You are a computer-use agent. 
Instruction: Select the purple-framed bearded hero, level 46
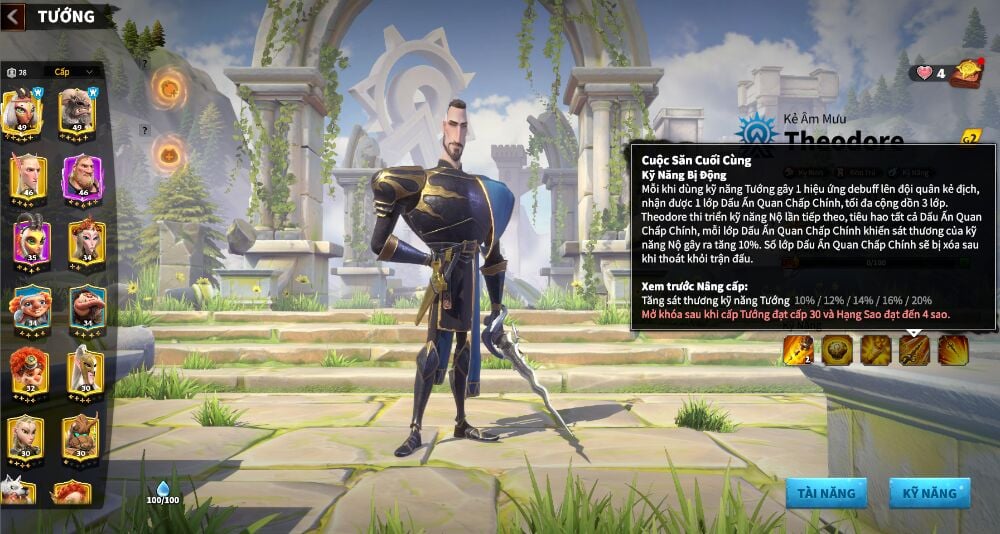click(x=82, y=177)
